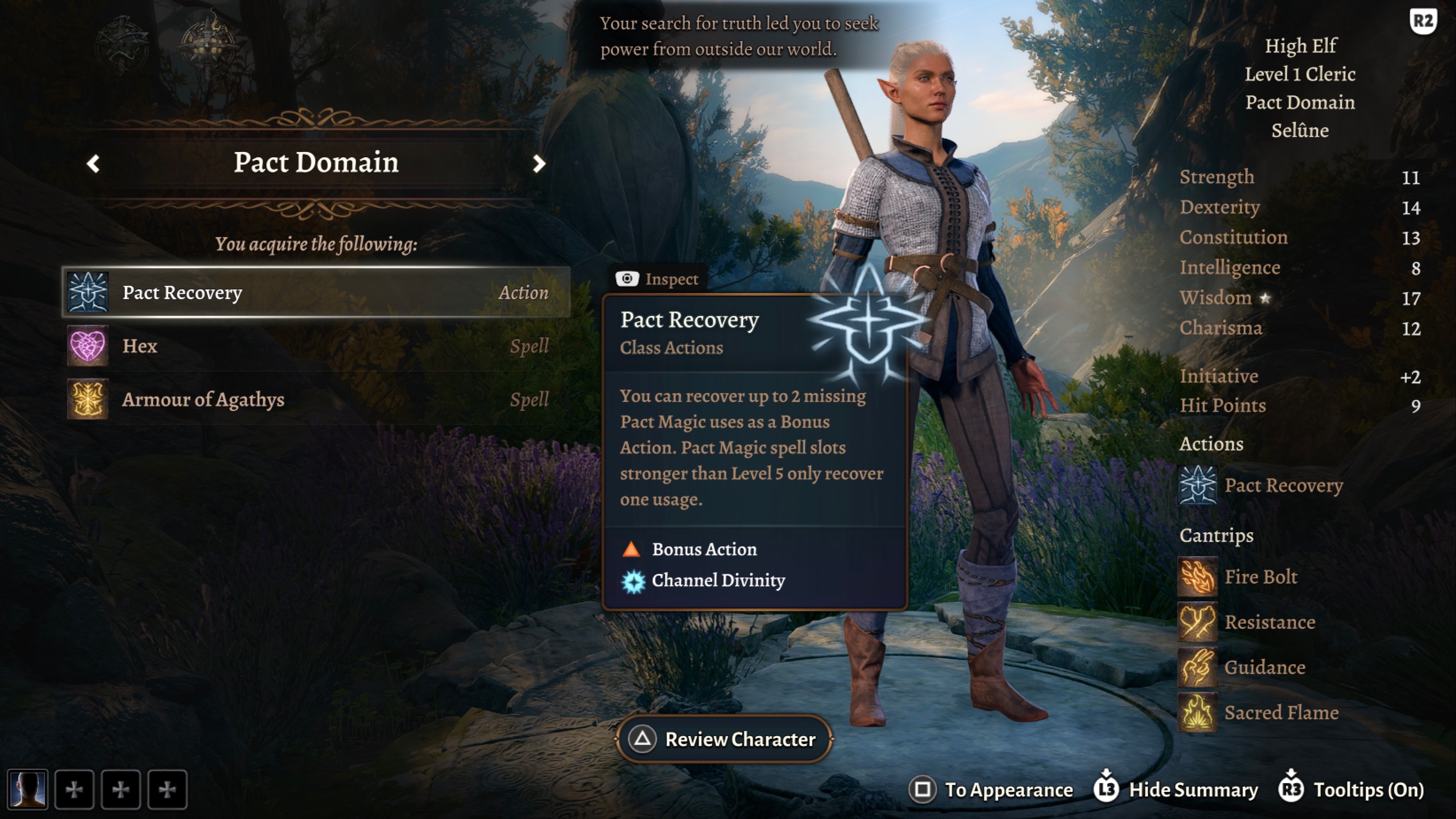The image size is (1456, 819).
Task: Select the Guidance cantrip icon
Action: (1198, 667)
